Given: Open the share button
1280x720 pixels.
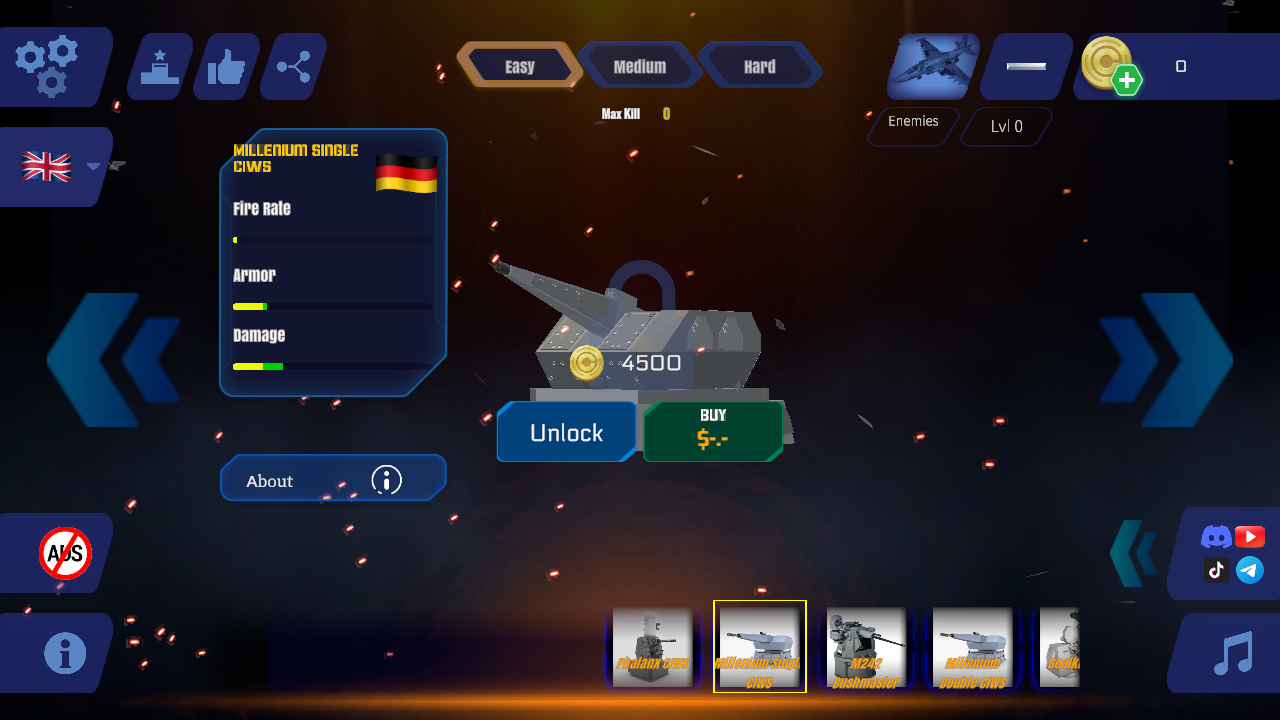Looking at the screenshot, I should (x=294, y=67).
